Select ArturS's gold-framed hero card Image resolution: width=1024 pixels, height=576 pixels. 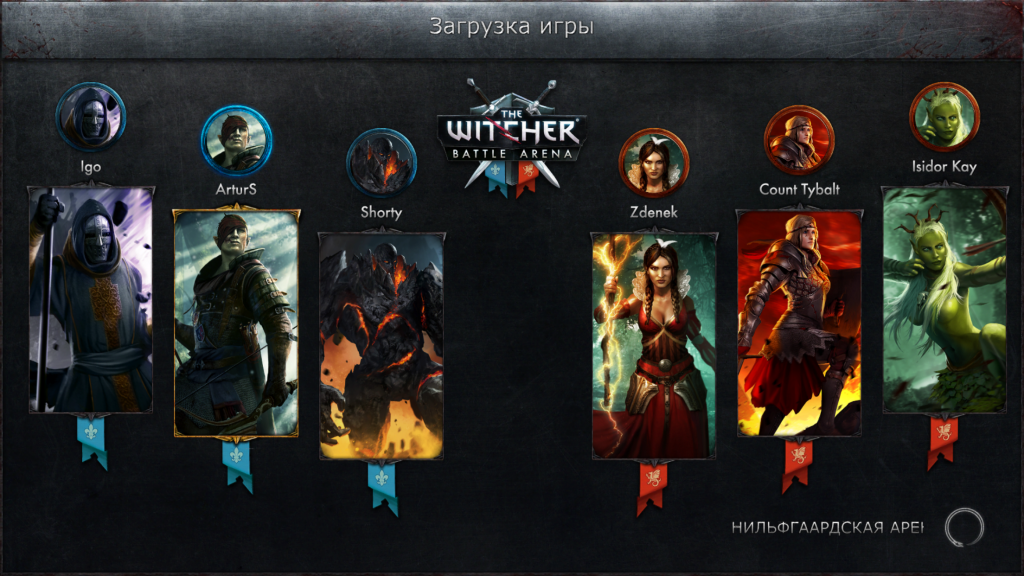(237, 323)
